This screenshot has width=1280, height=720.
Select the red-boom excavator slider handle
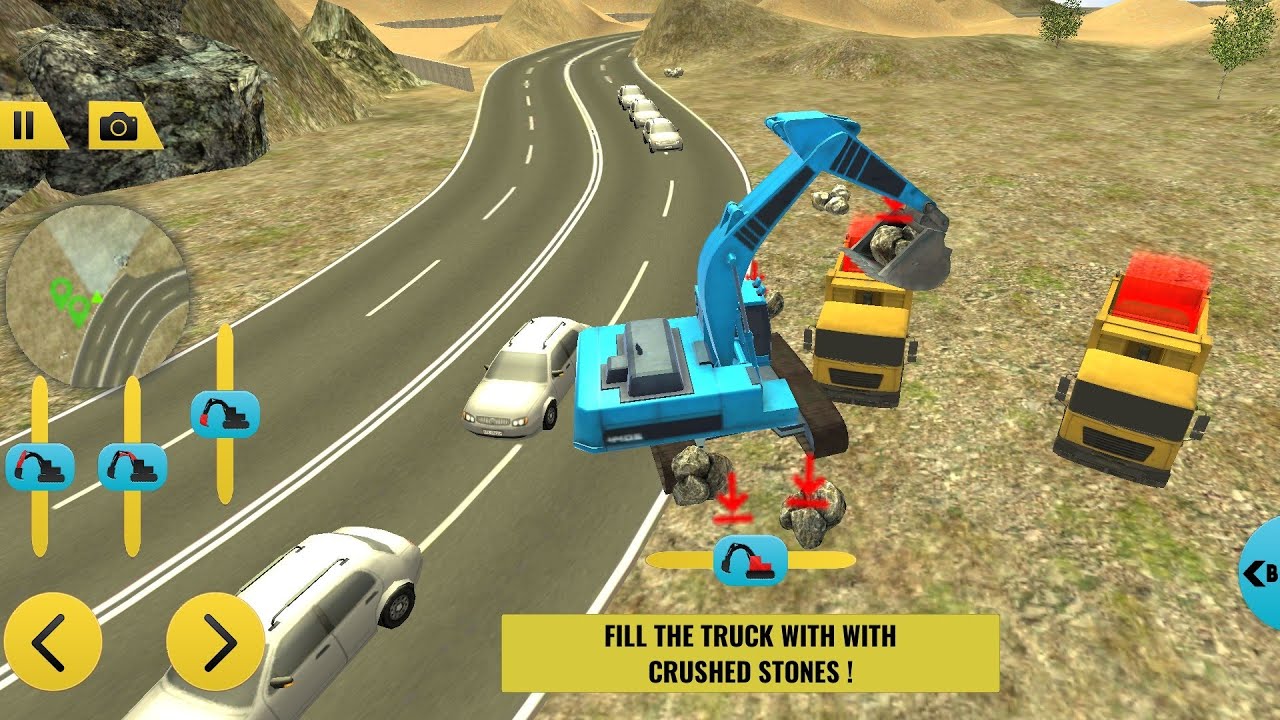pos(132,467)
